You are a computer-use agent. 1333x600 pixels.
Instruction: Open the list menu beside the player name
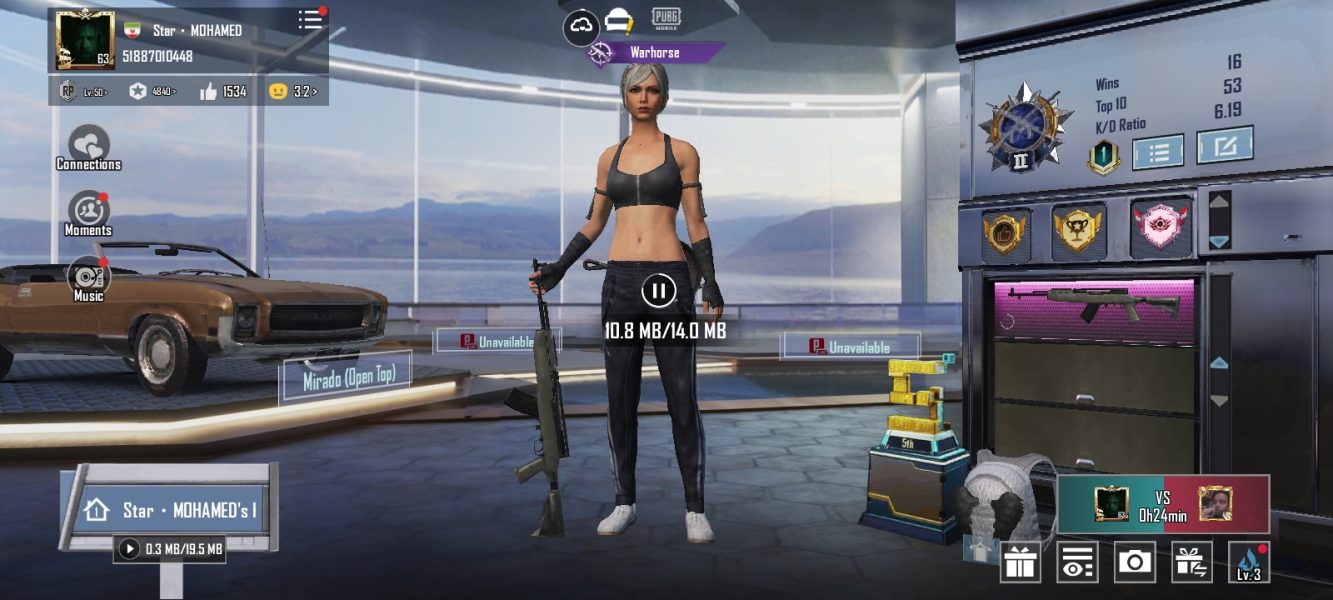tap(311, 20)
